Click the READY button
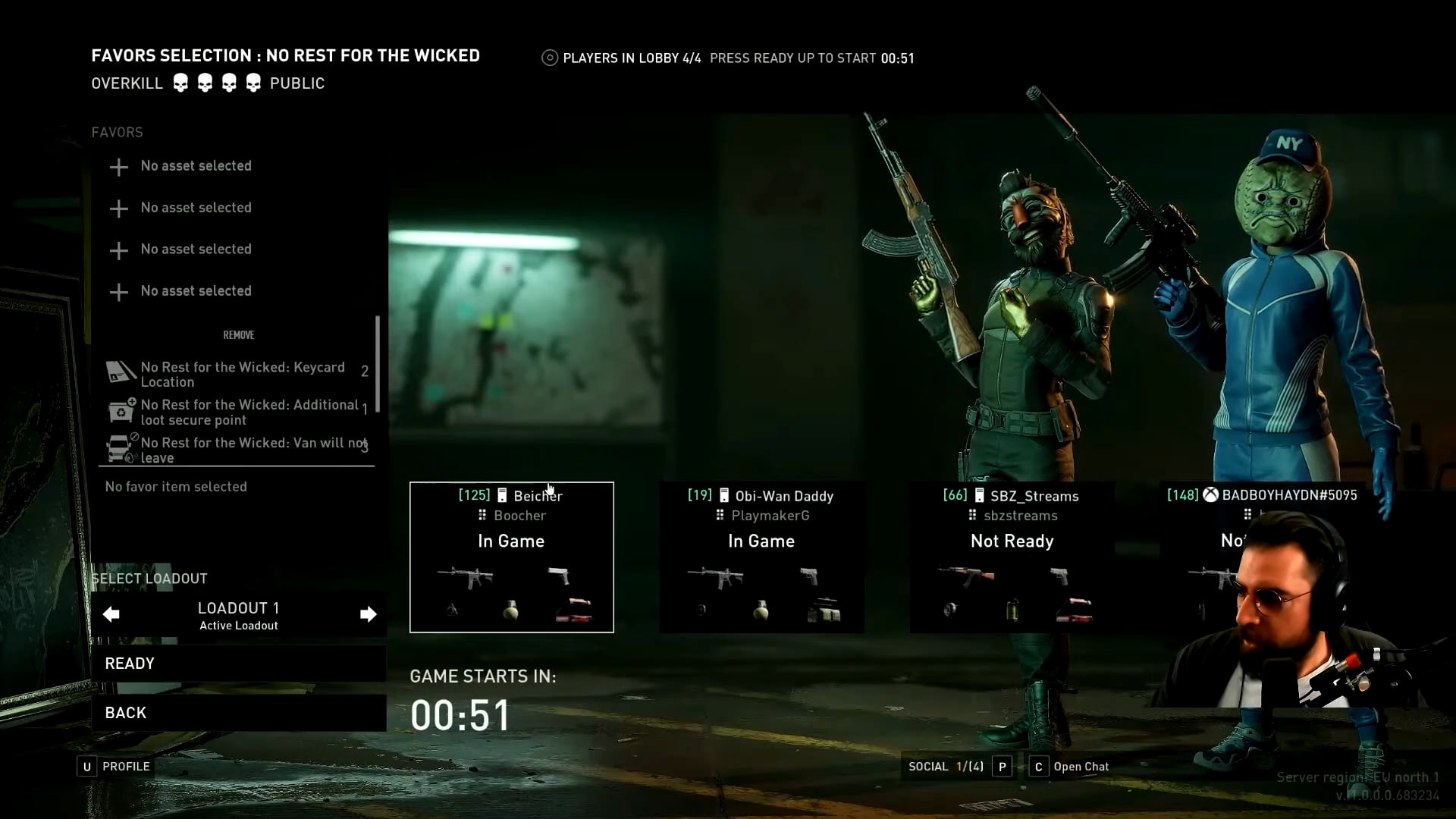The image size is (1456, 819). (x=238, y=664)
